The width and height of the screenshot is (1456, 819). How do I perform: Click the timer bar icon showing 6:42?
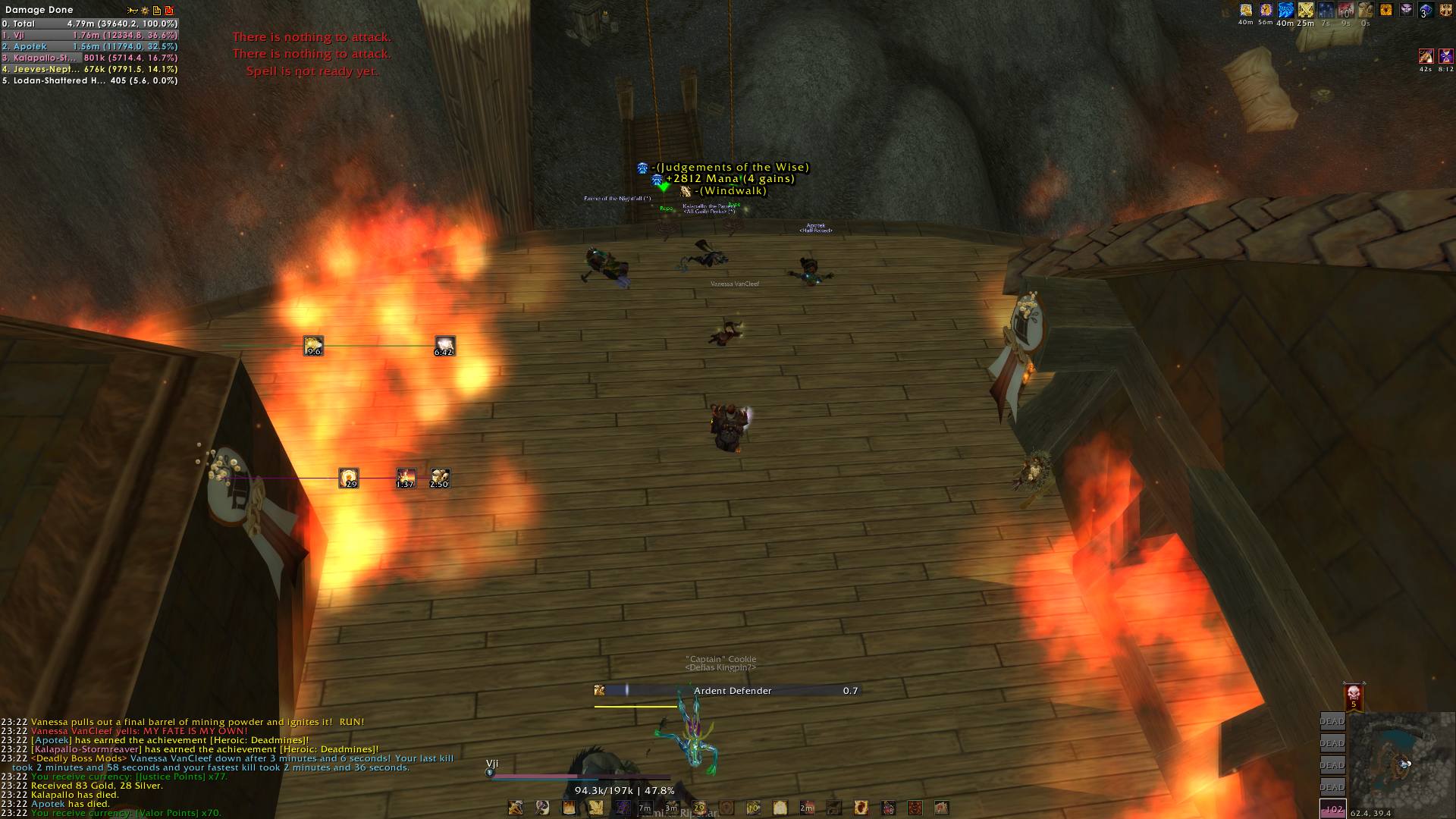tap(444, 347)
